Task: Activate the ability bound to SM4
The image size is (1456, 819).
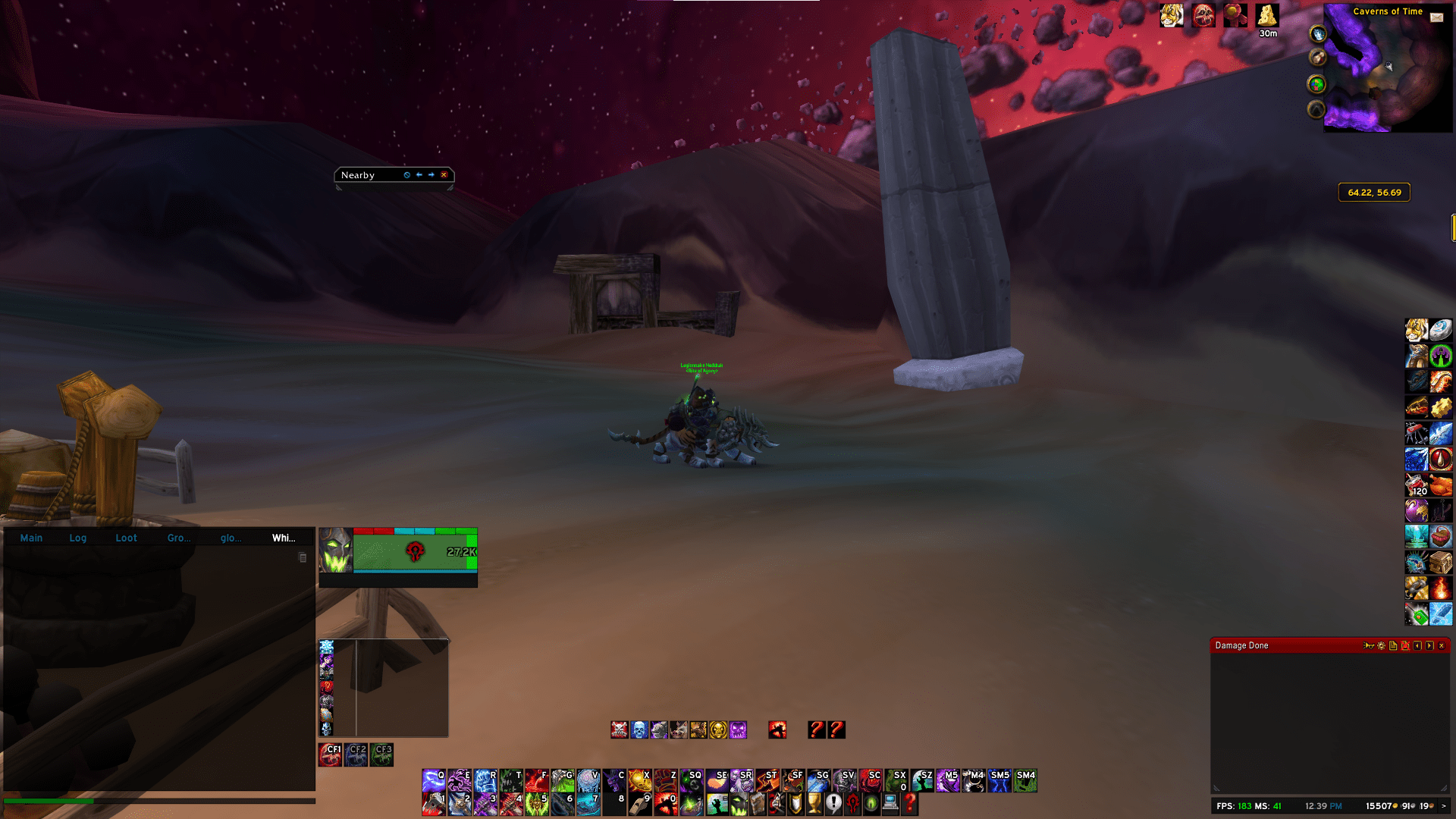Action: click(1025, 780)
